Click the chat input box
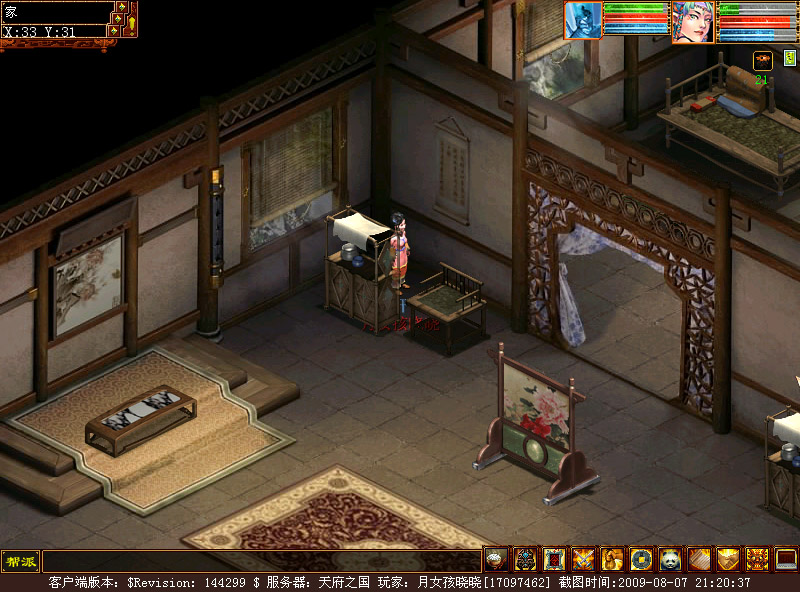800x592 pixels. 260,560
